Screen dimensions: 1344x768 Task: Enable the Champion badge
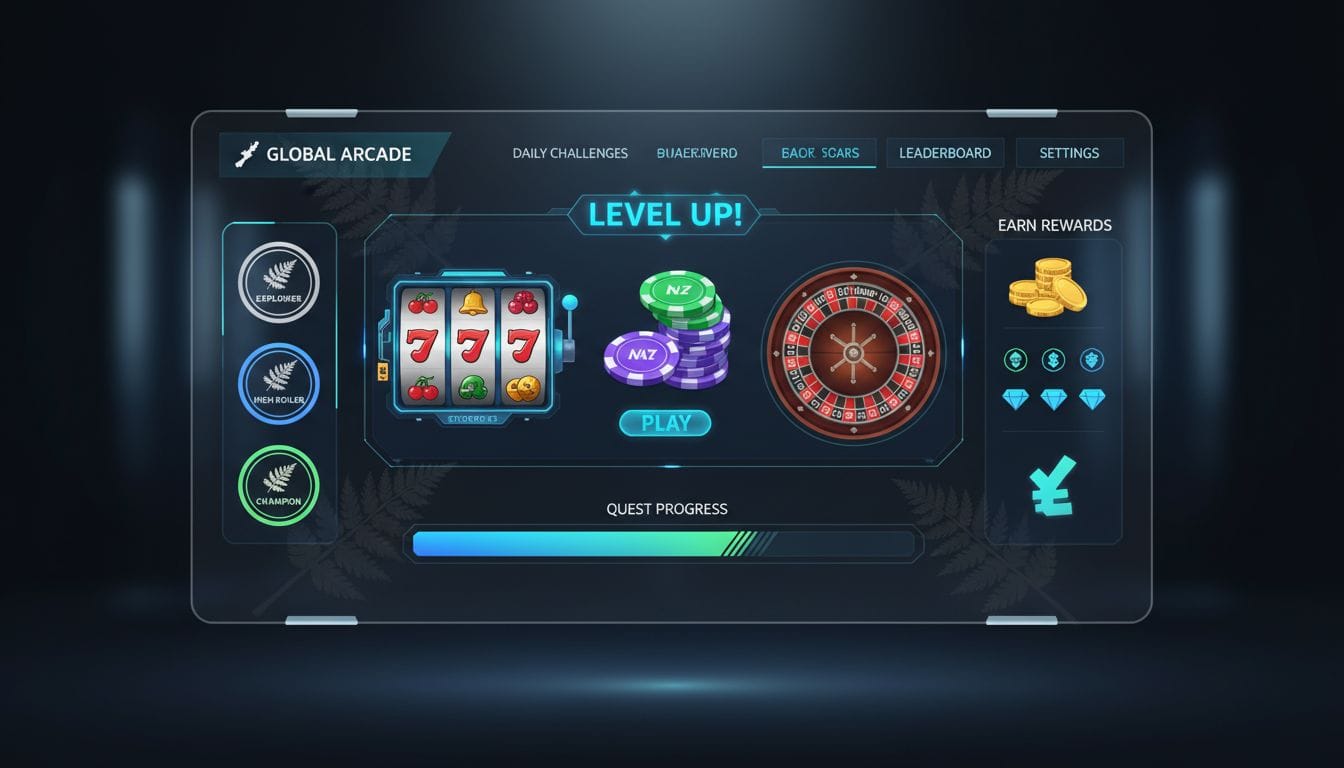279,486
